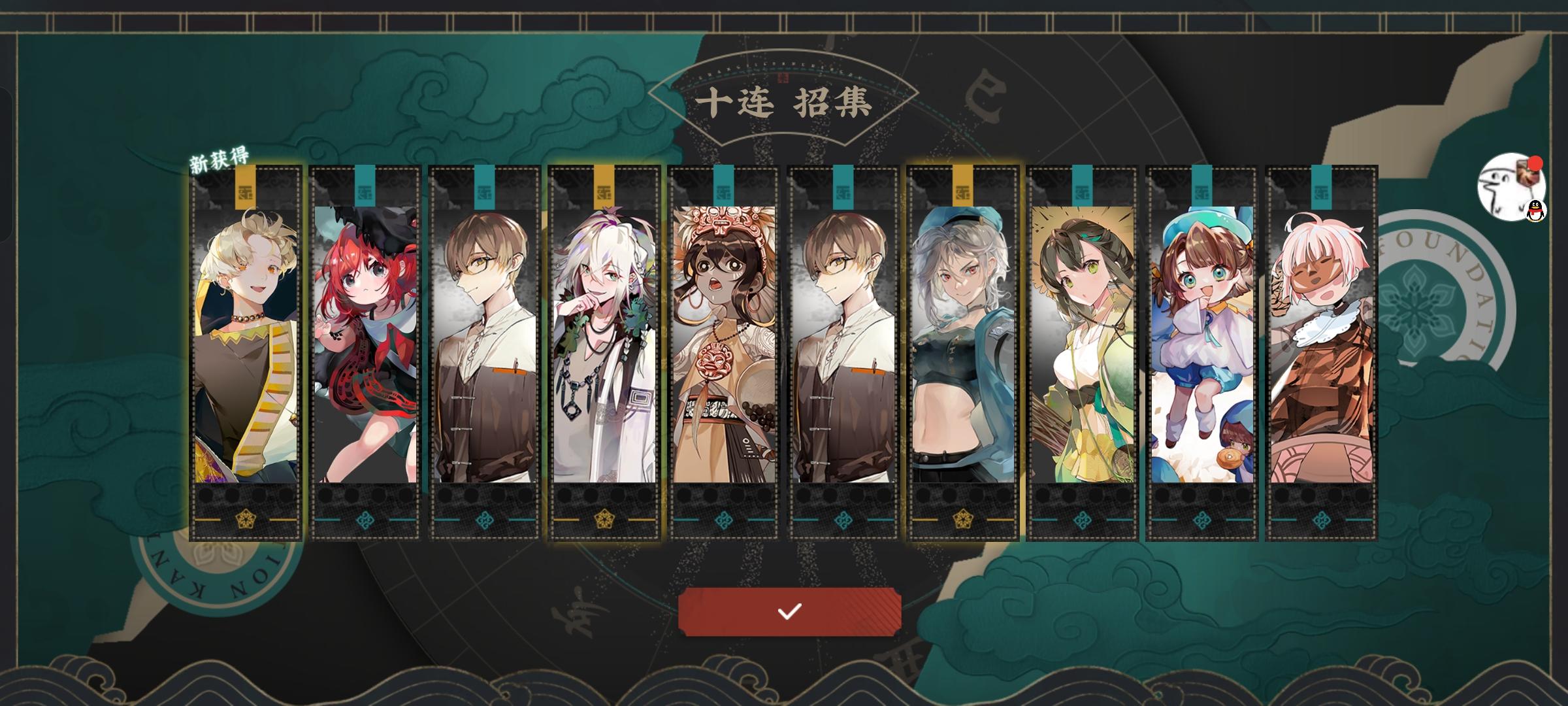This screenshot has height=706, width=1568.
Task: Open the fan-shaped 十连 招集 title panel
Action: pos(784,101)
